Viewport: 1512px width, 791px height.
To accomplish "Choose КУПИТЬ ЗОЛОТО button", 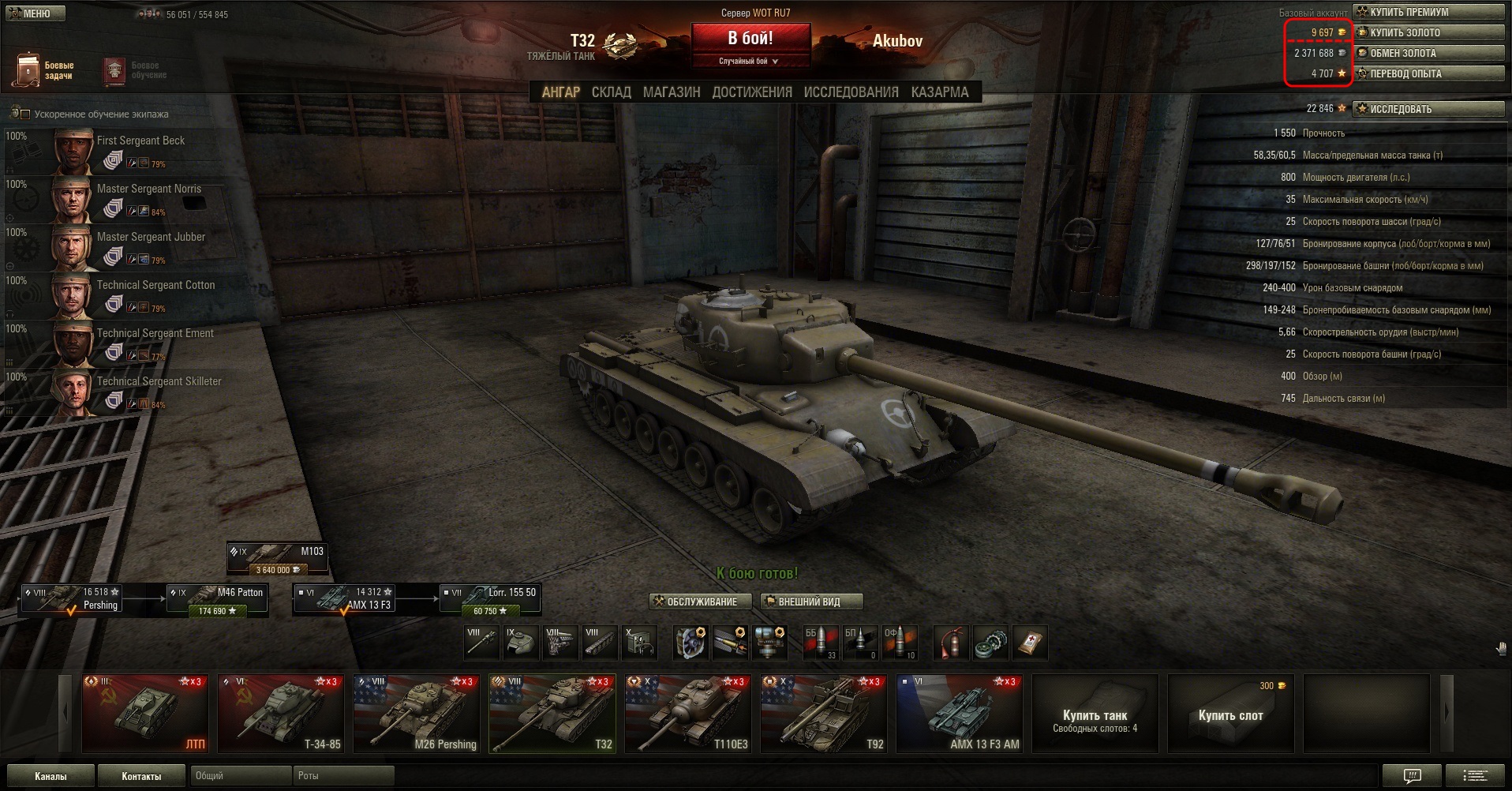I will pos(1428,32).
